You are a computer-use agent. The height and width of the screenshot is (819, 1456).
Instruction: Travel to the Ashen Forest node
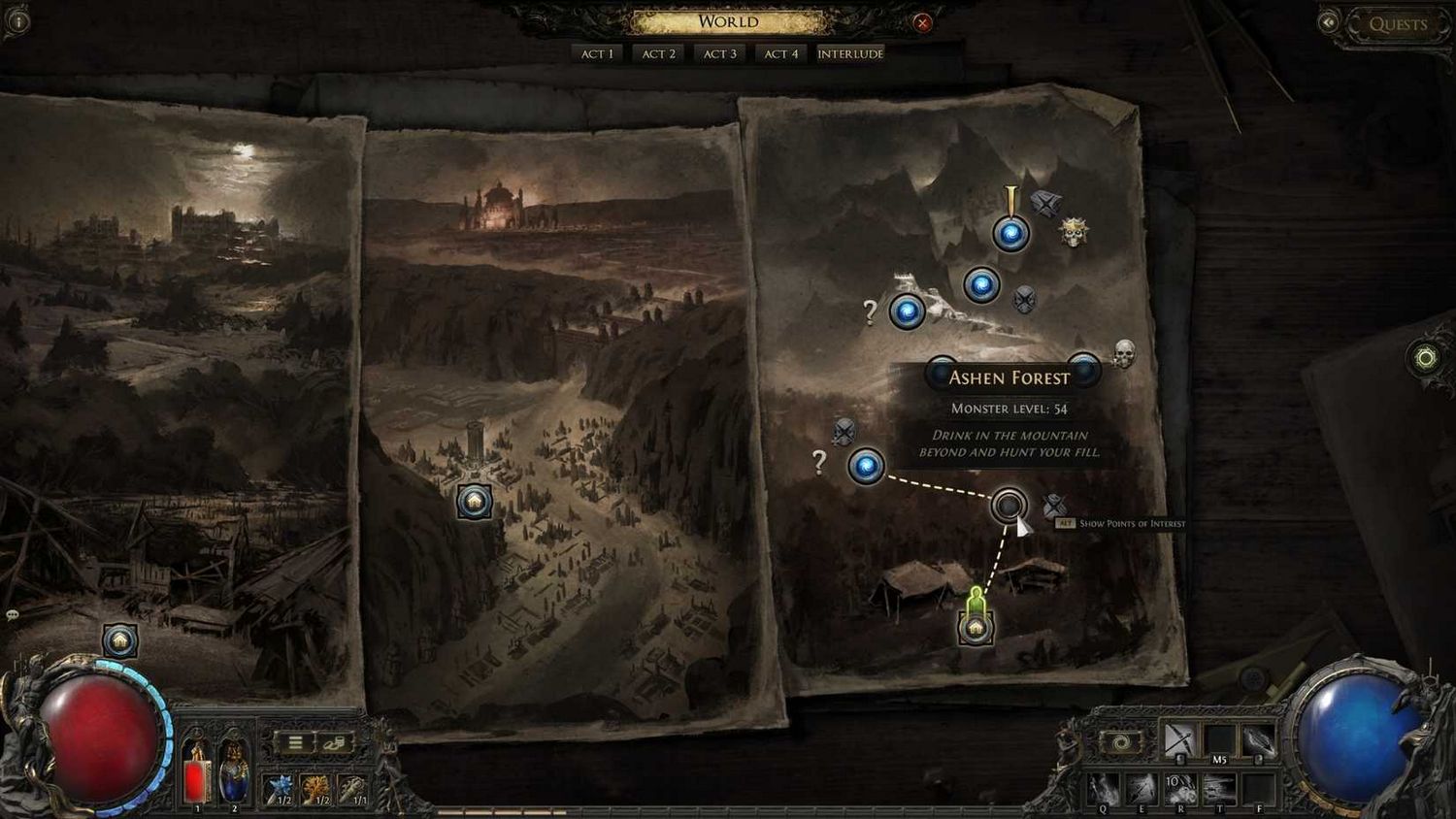click(1009, 506)
